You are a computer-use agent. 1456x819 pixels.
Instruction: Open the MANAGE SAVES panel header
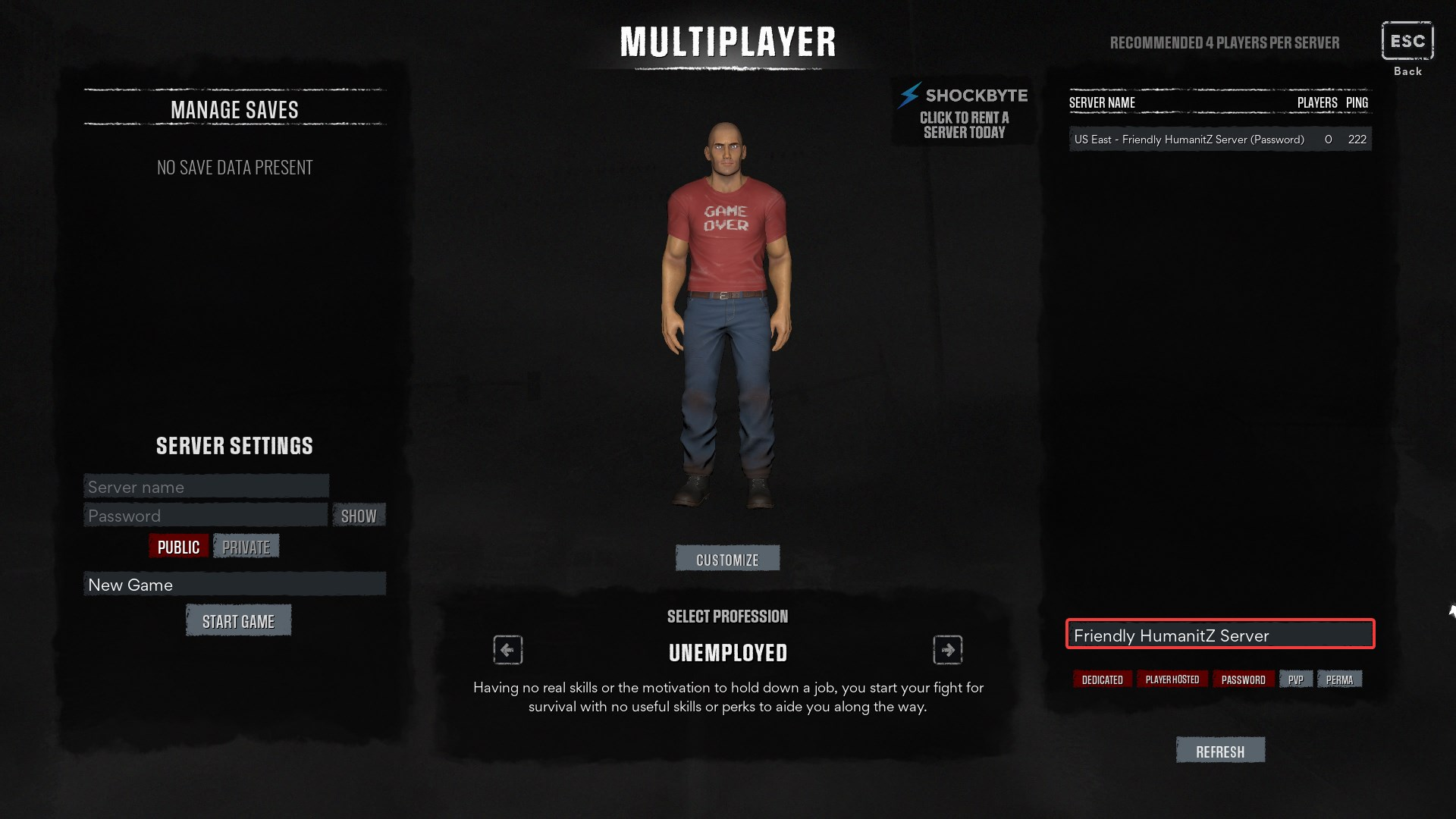click(x=234, y=109)
